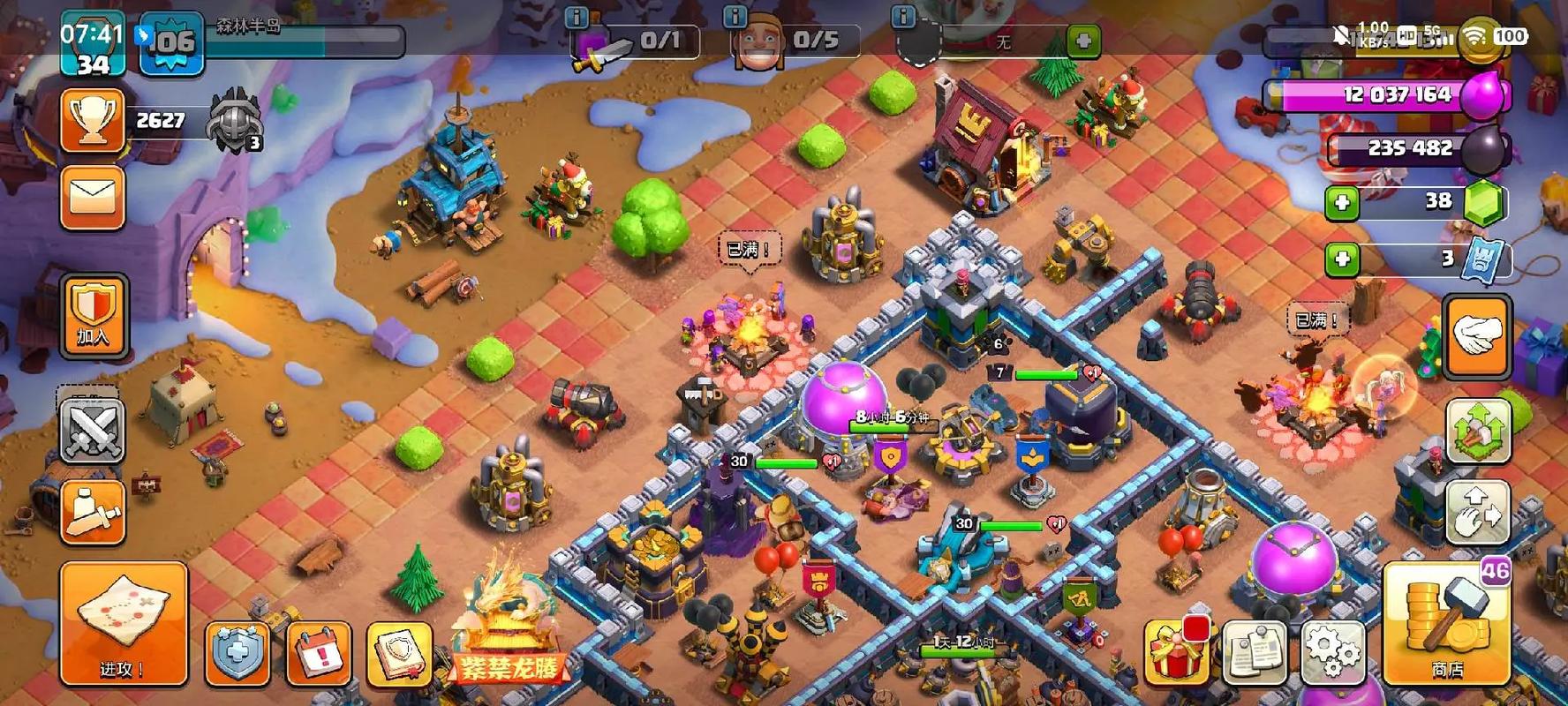Open the army overview sword button

click(93, 512)
